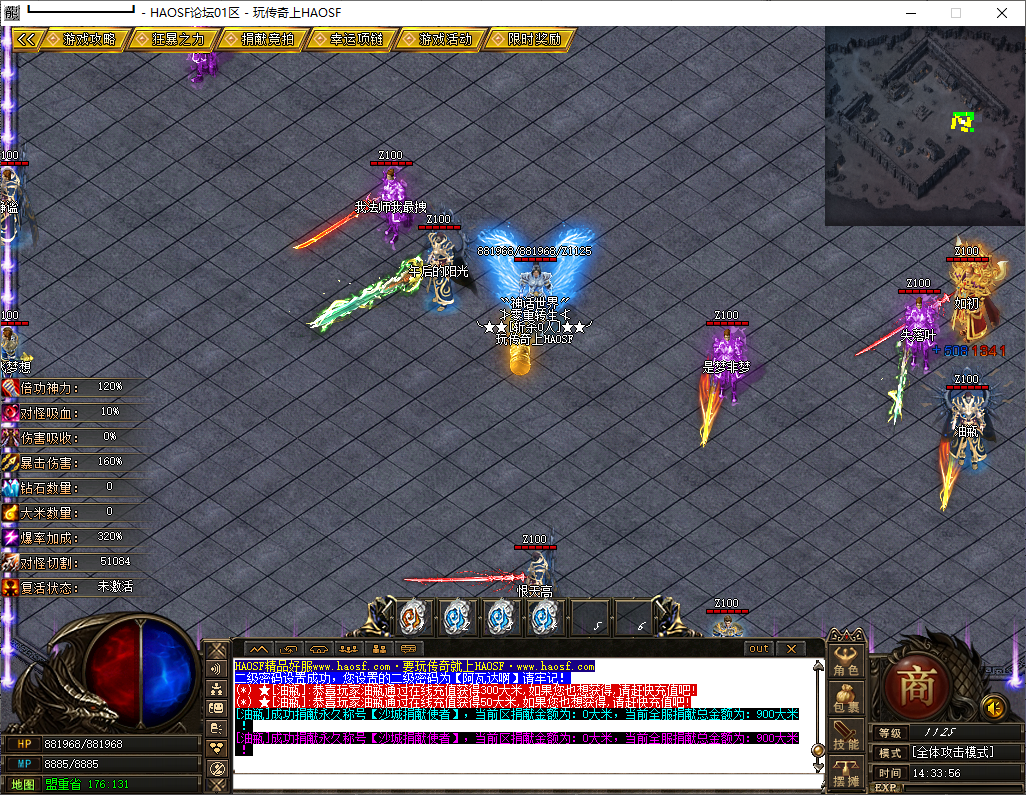Viewport: 1026px width, 795px height.
Task: Toggle the gold speaker sound button
Action: point(993,707)
